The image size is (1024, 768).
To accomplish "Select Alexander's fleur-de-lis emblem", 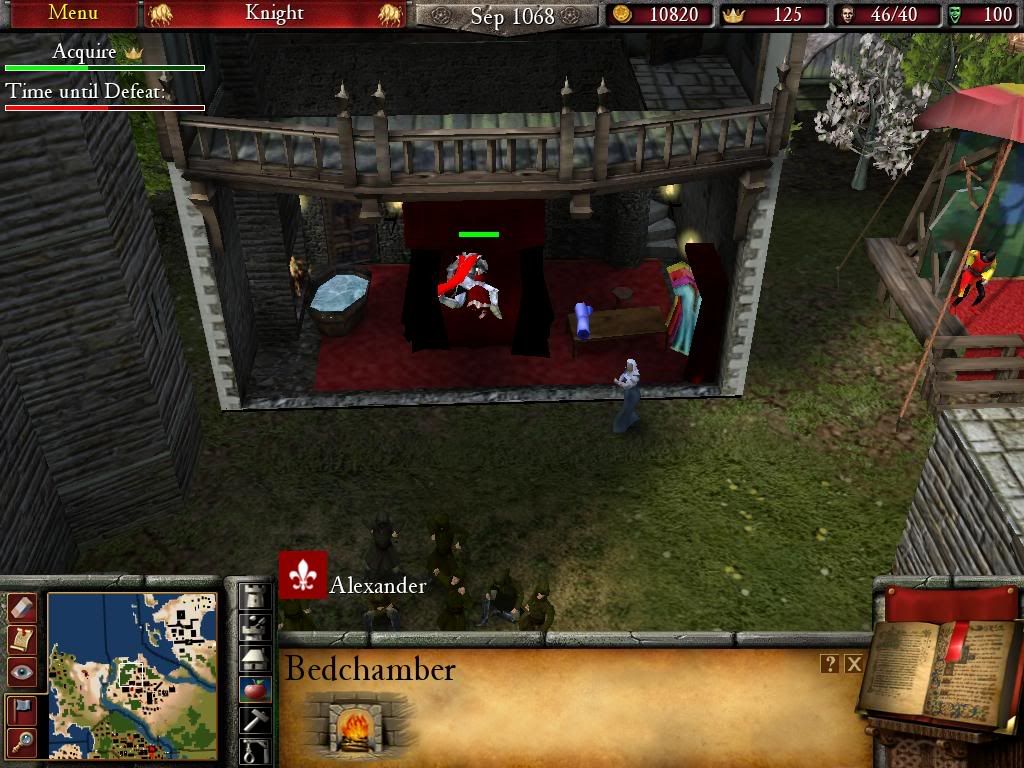I will pos(303,575).
